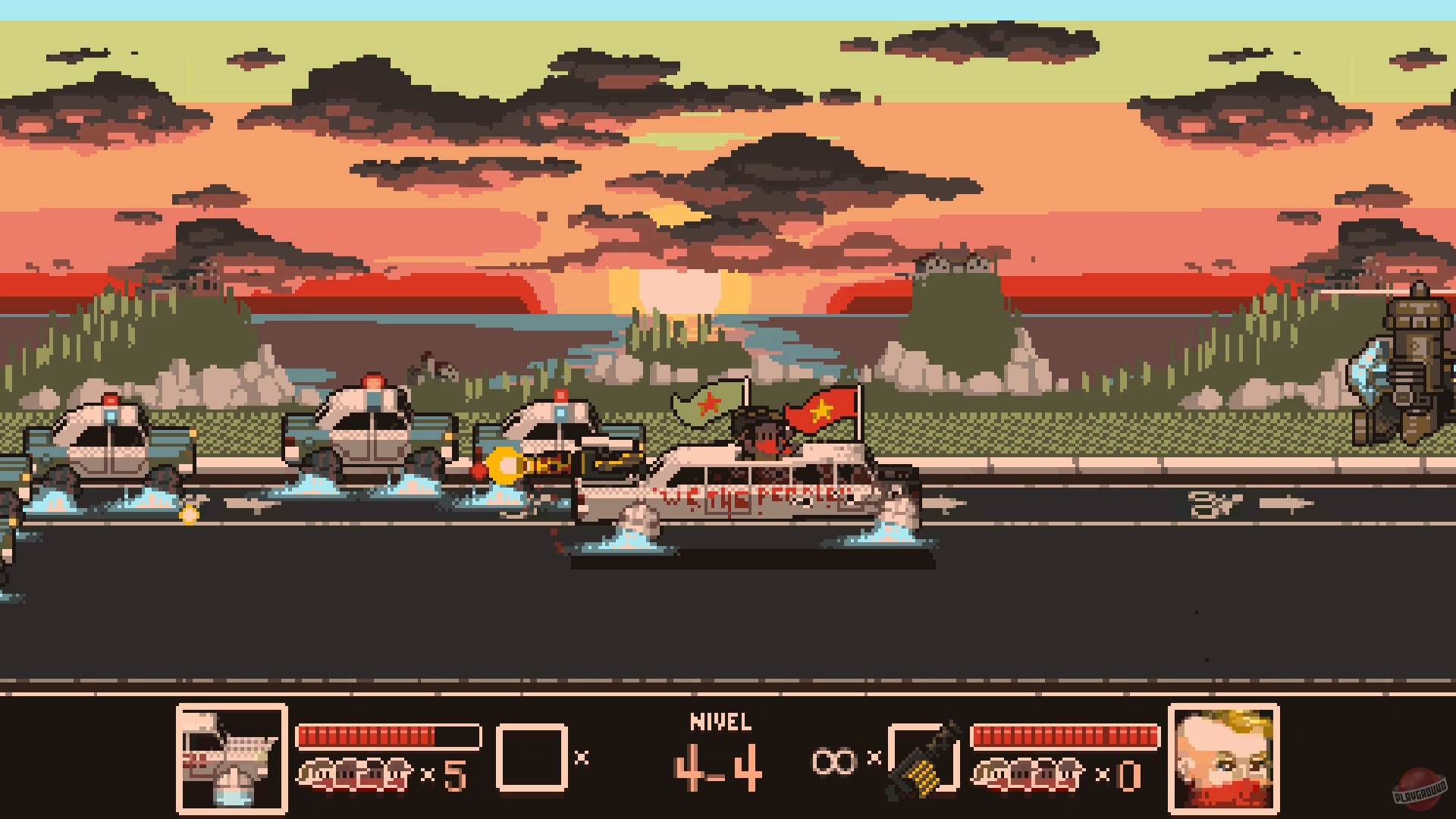The image size is (1456, 819).
Task: Click the police siren light on the patrol car
Action: (561, 394)
